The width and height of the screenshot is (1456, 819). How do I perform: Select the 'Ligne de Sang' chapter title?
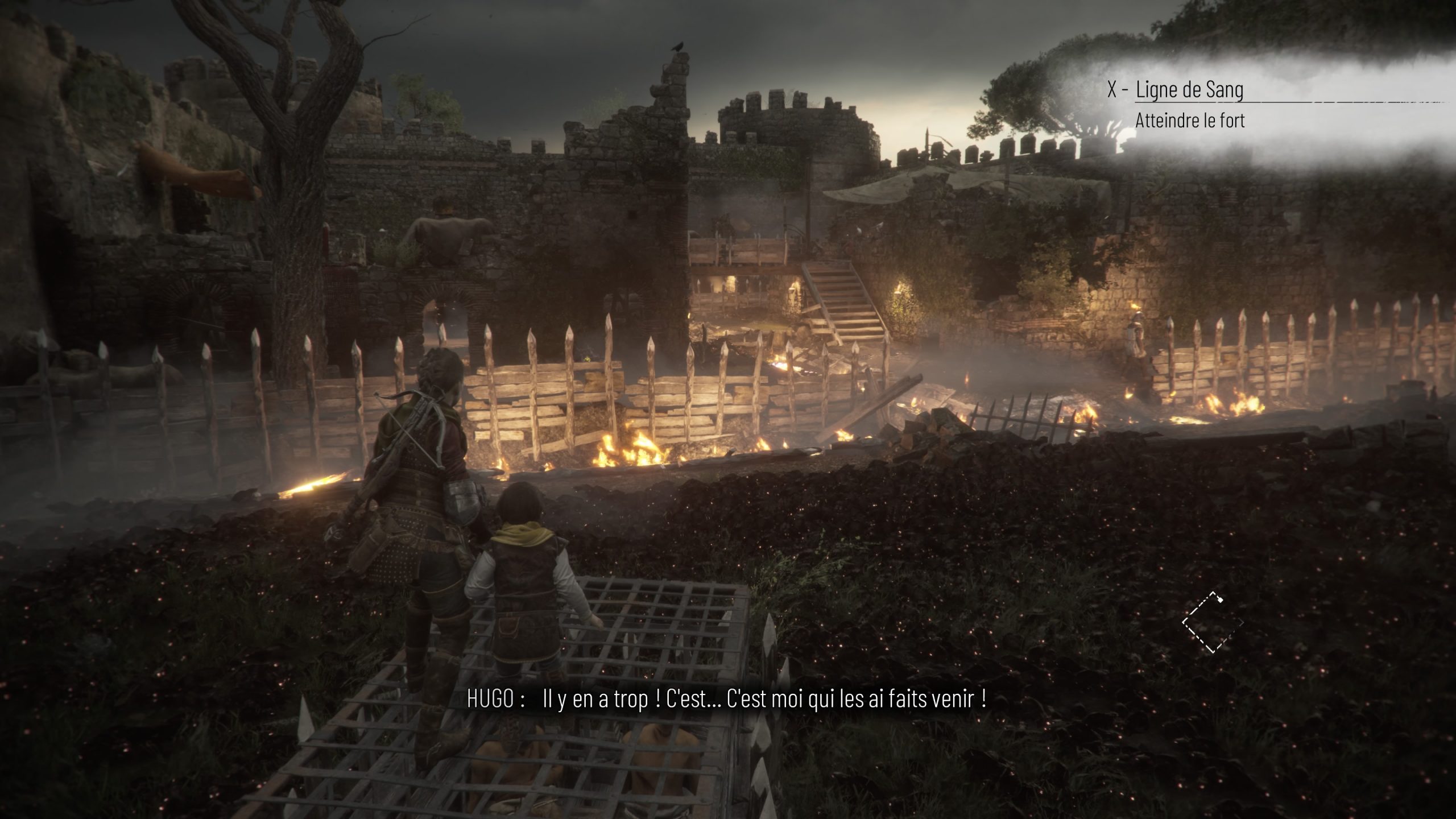click(1189, 89)
